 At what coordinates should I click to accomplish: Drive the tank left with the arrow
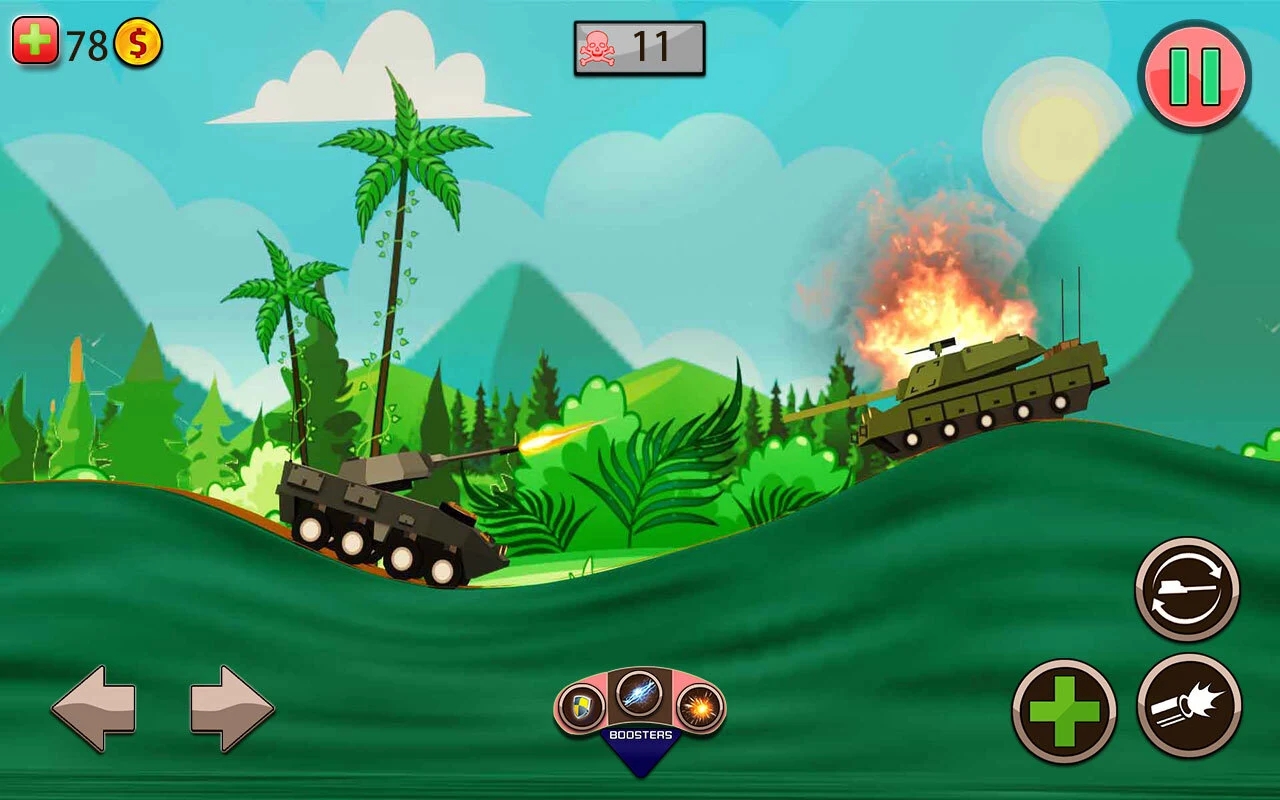click(93, 708)
